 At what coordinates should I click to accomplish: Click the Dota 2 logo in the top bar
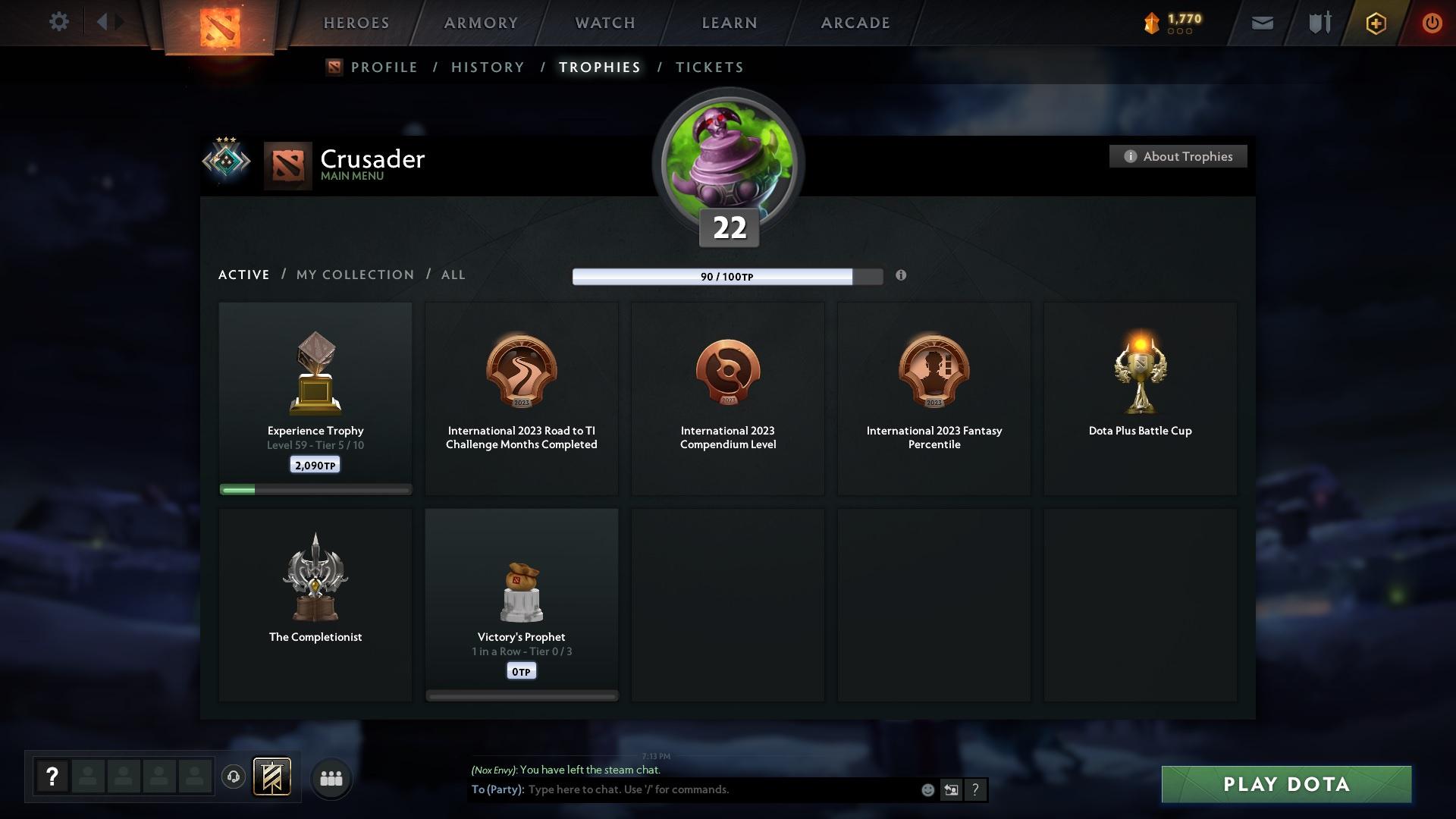(x=221, y=27)
